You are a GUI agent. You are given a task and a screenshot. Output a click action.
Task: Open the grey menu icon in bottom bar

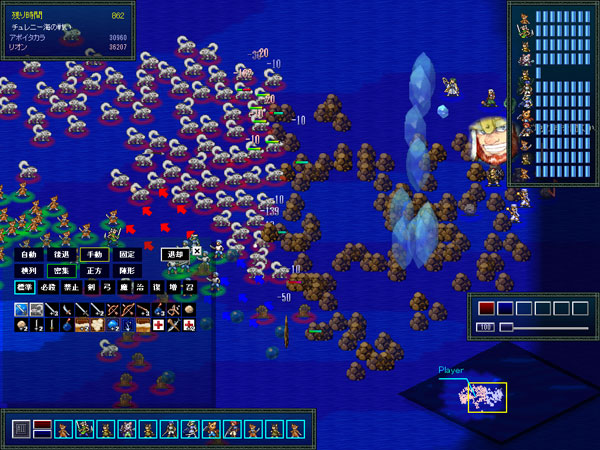(20, 430)
